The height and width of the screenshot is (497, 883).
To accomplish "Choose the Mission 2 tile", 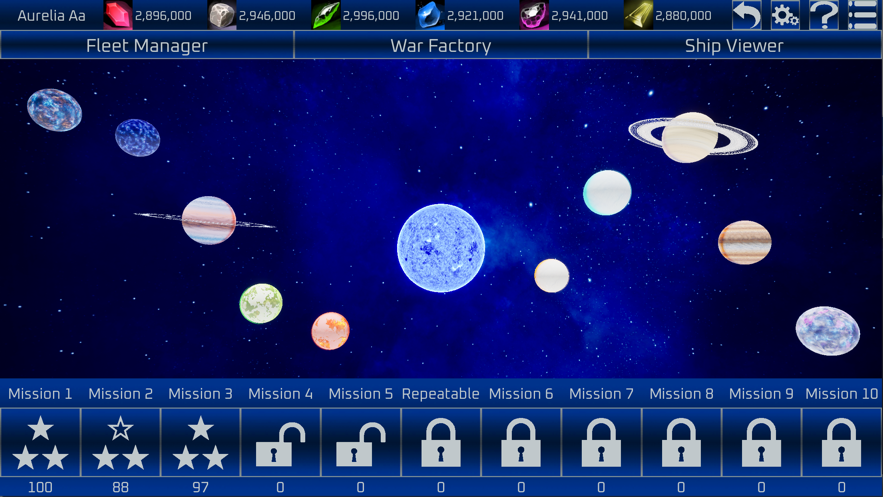I will click(x=120, y=442).
